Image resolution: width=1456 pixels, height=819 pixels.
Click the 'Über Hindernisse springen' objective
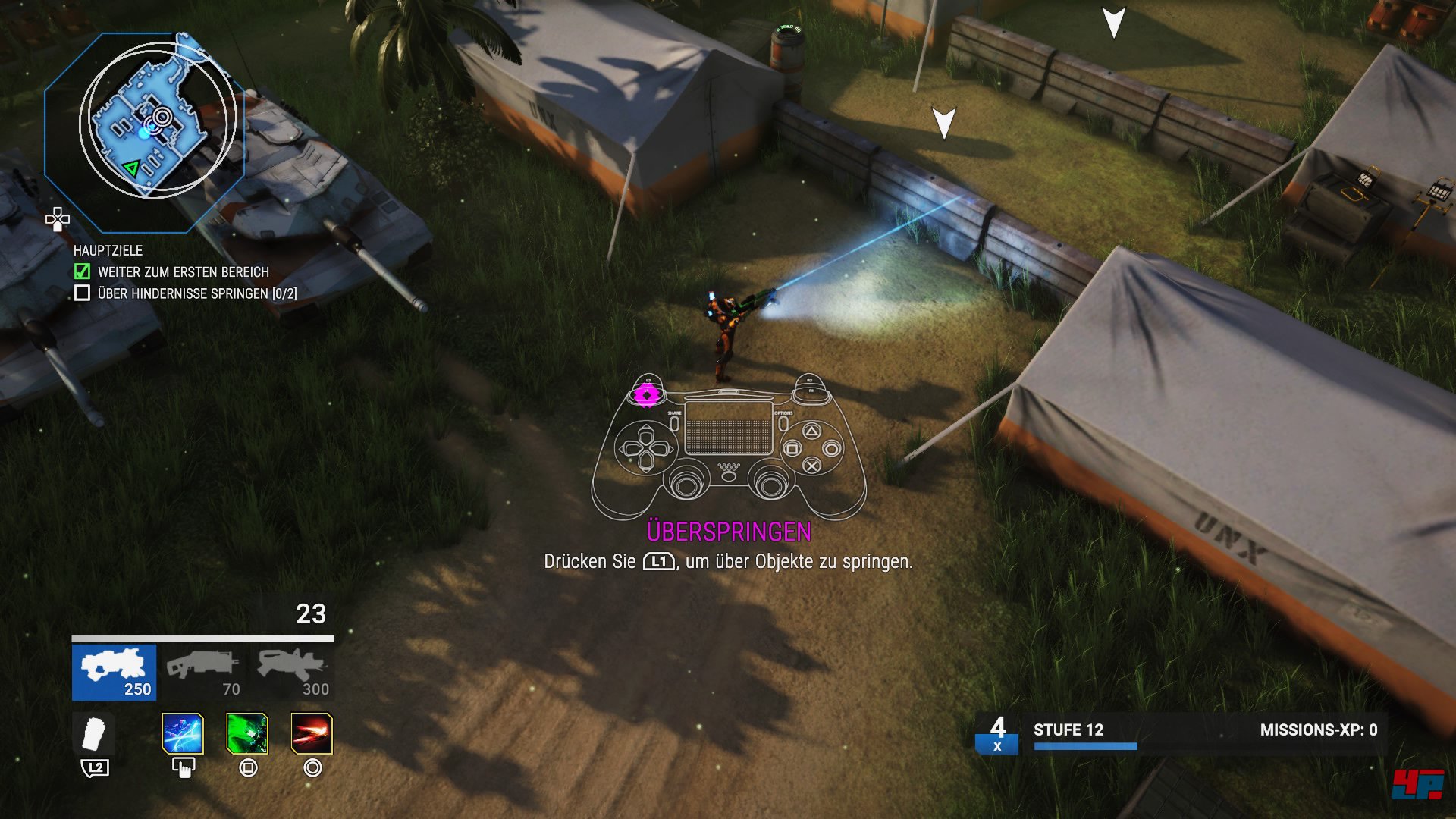(x=196, y=293)
